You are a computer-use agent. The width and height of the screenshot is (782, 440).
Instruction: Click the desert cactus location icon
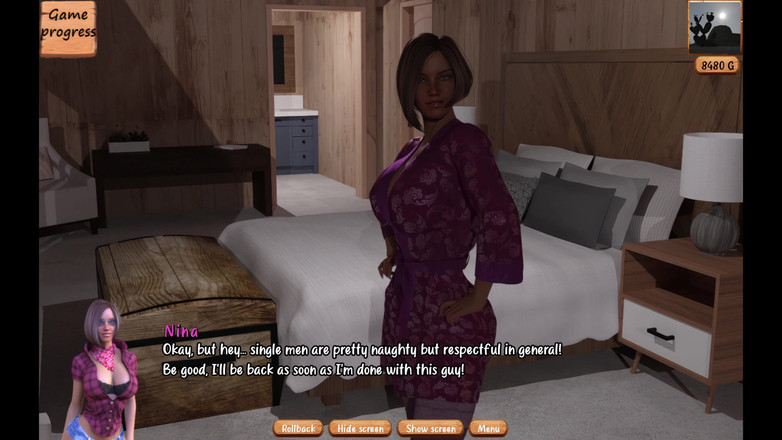point(714,27)
